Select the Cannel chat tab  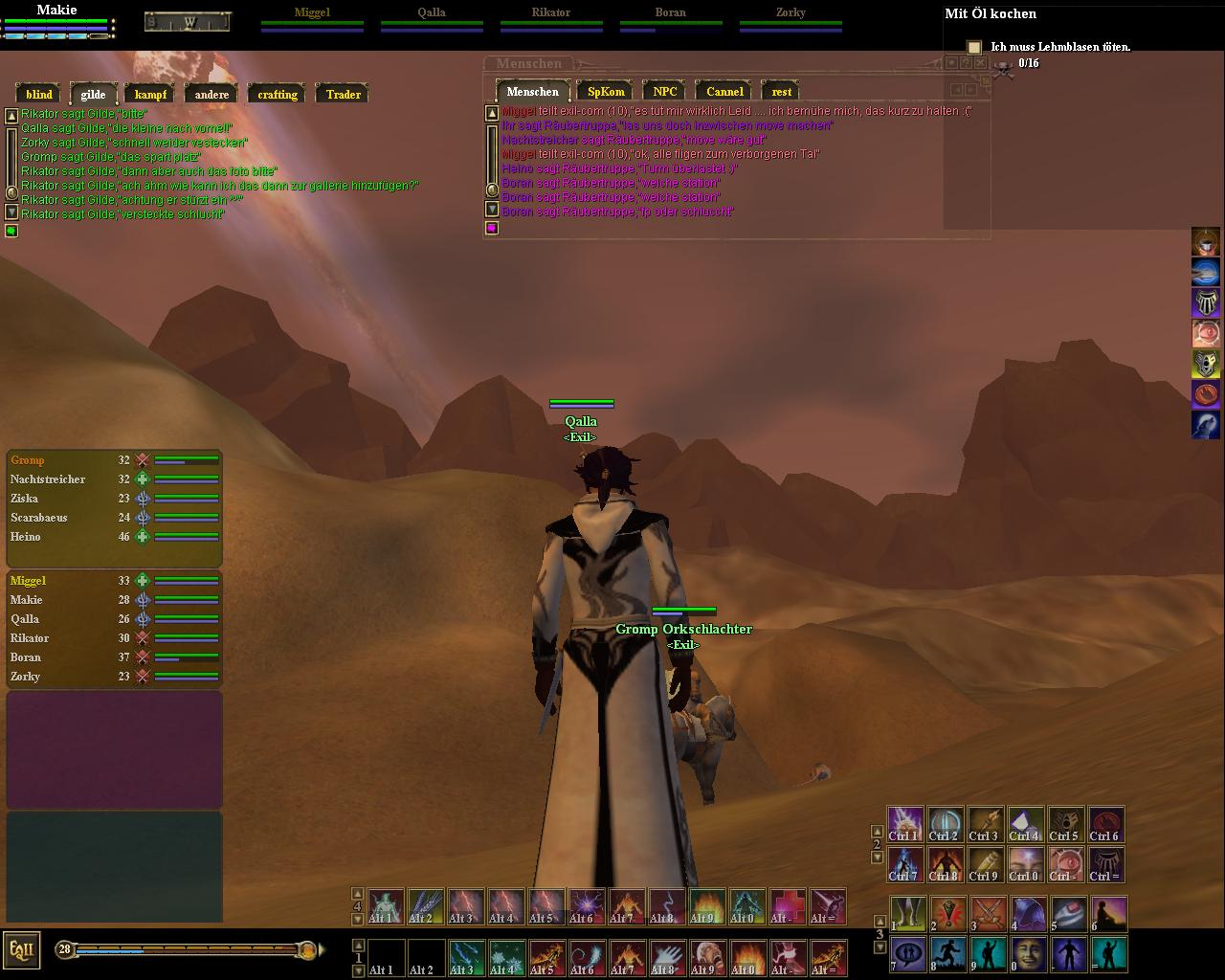724,92
